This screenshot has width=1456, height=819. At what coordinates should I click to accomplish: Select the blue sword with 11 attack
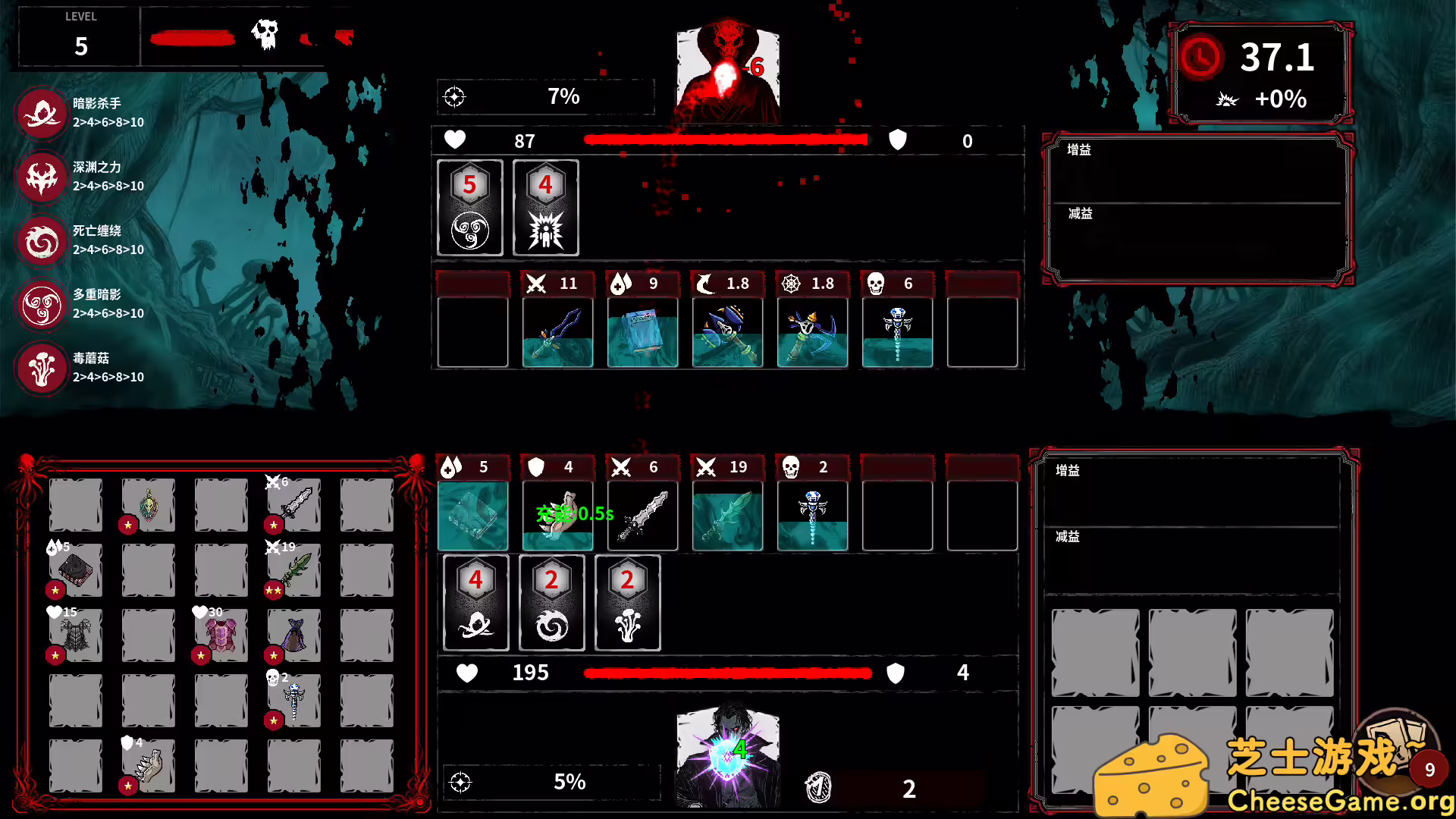coord(557,331)
